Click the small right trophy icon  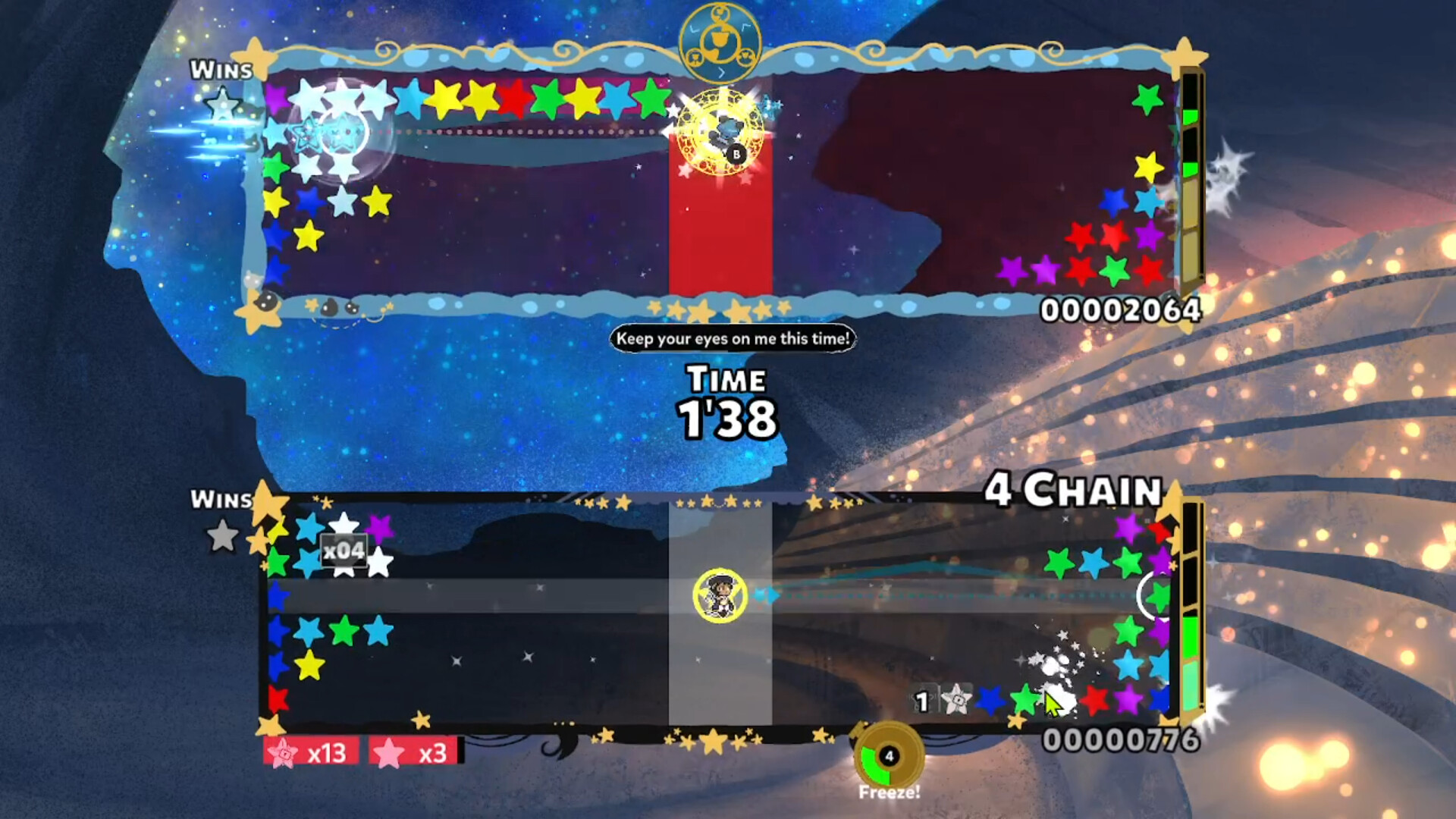point(746,58)
